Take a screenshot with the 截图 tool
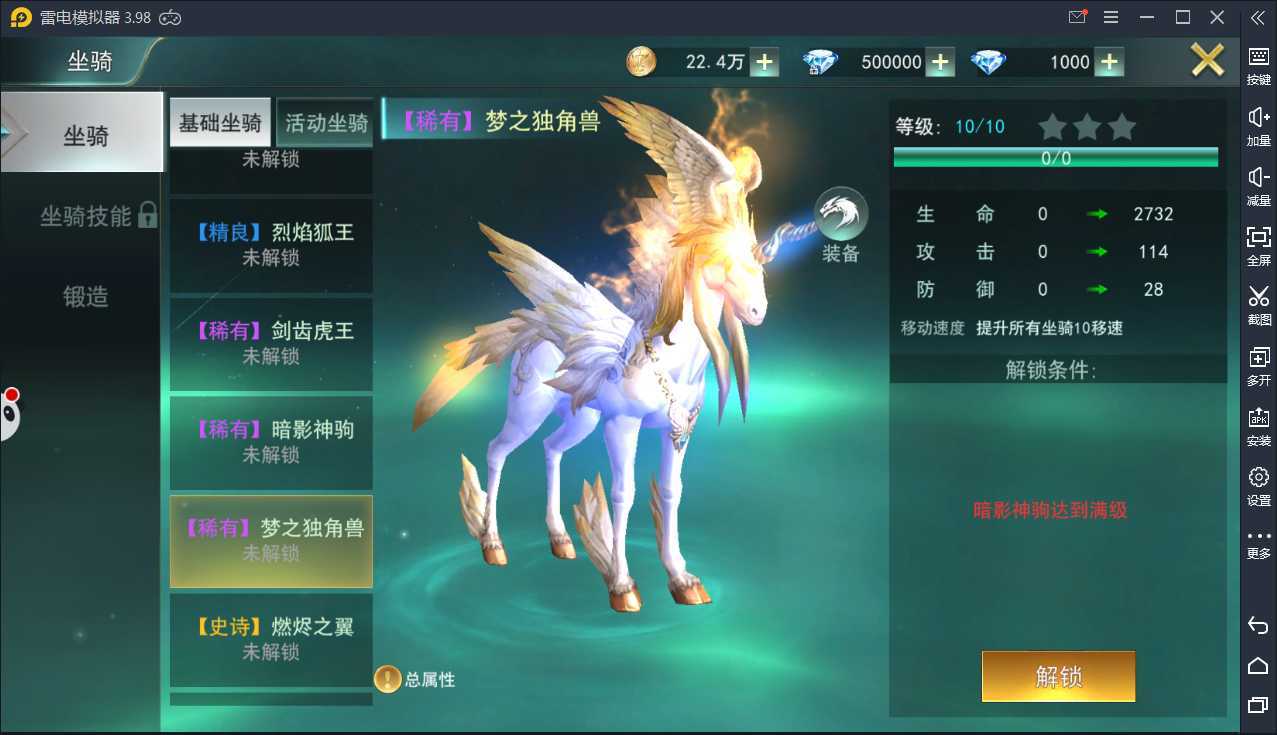This screenshot has height=735, width=1277. [x=1259, y=305]
